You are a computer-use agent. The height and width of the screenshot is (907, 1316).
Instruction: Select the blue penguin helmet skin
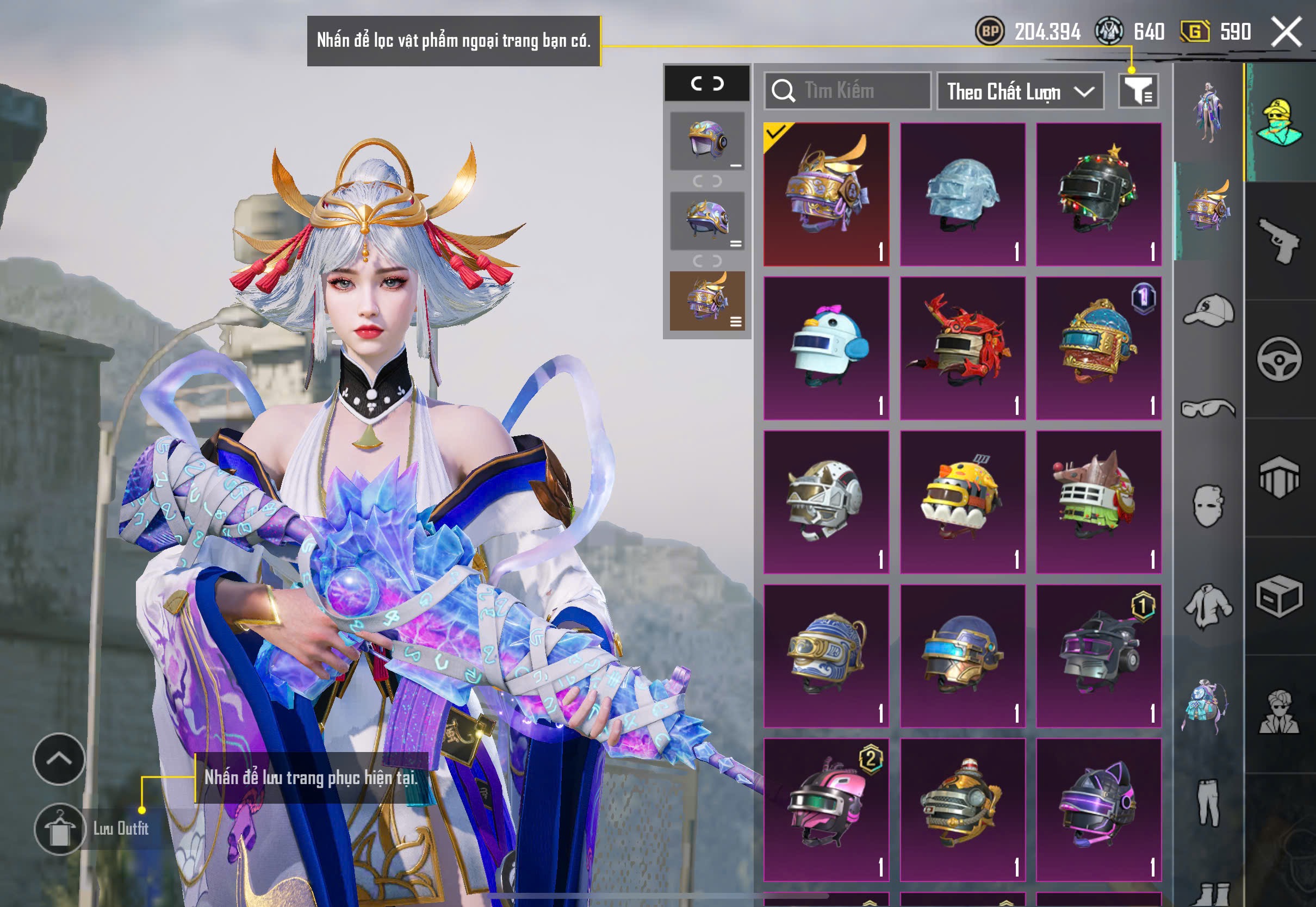(x=826, y=348)
